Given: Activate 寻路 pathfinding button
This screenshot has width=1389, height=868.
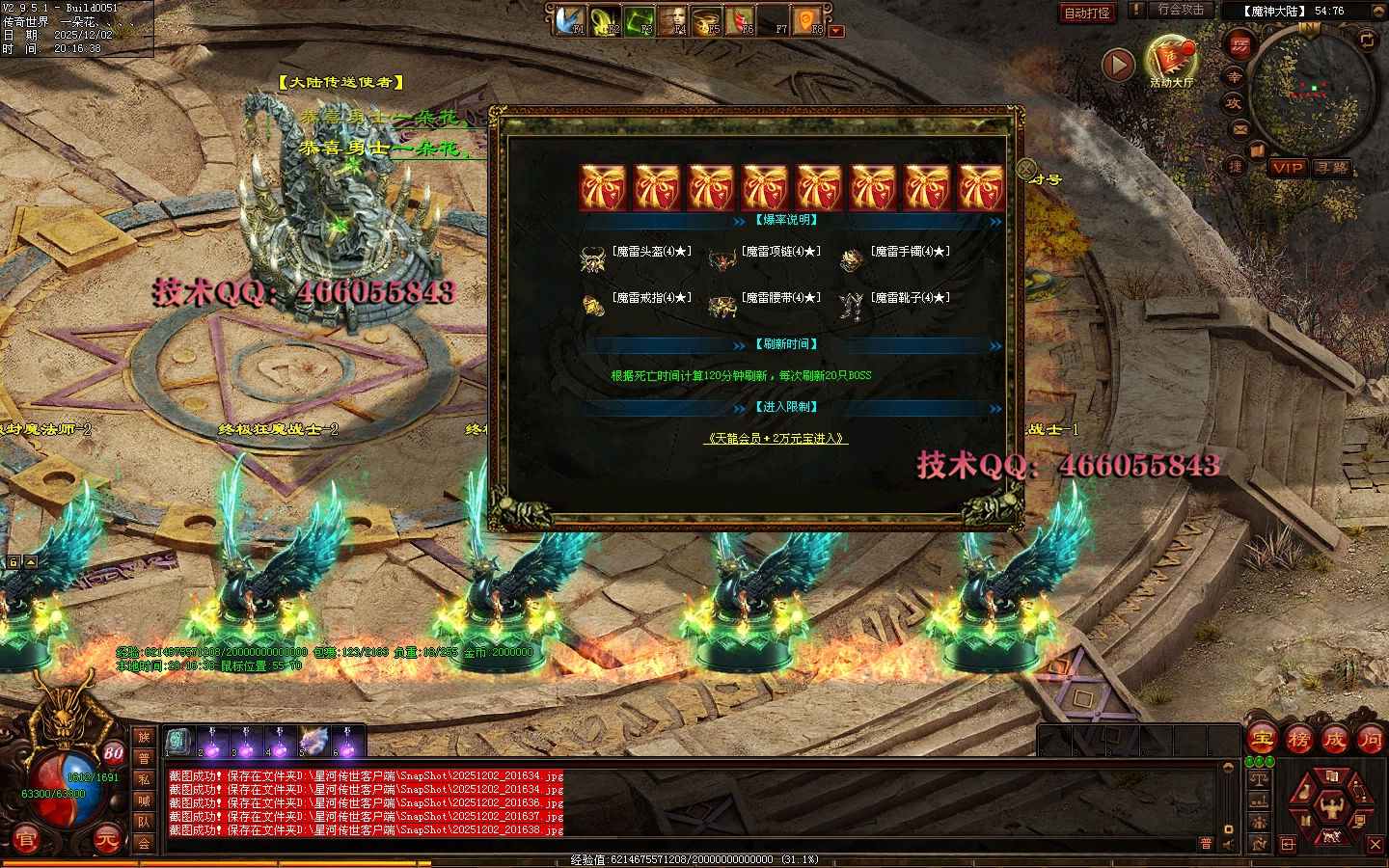Looking at the screenshot, I should coord(1332,167).
